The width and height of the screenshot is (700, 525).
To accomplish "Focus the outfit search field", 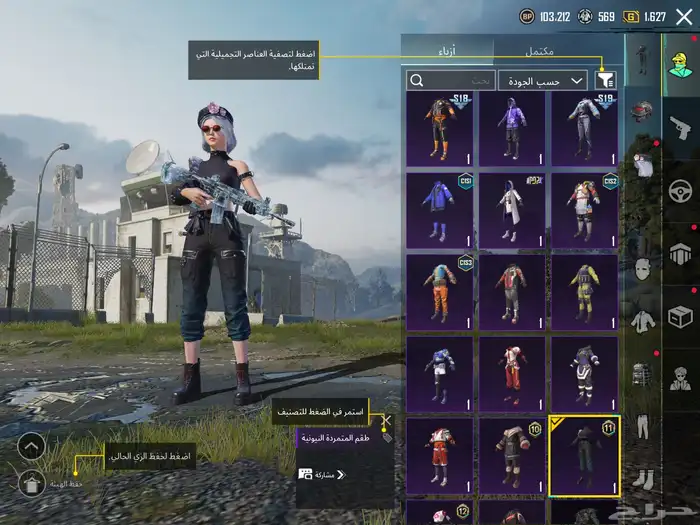I will click(451, 80).
